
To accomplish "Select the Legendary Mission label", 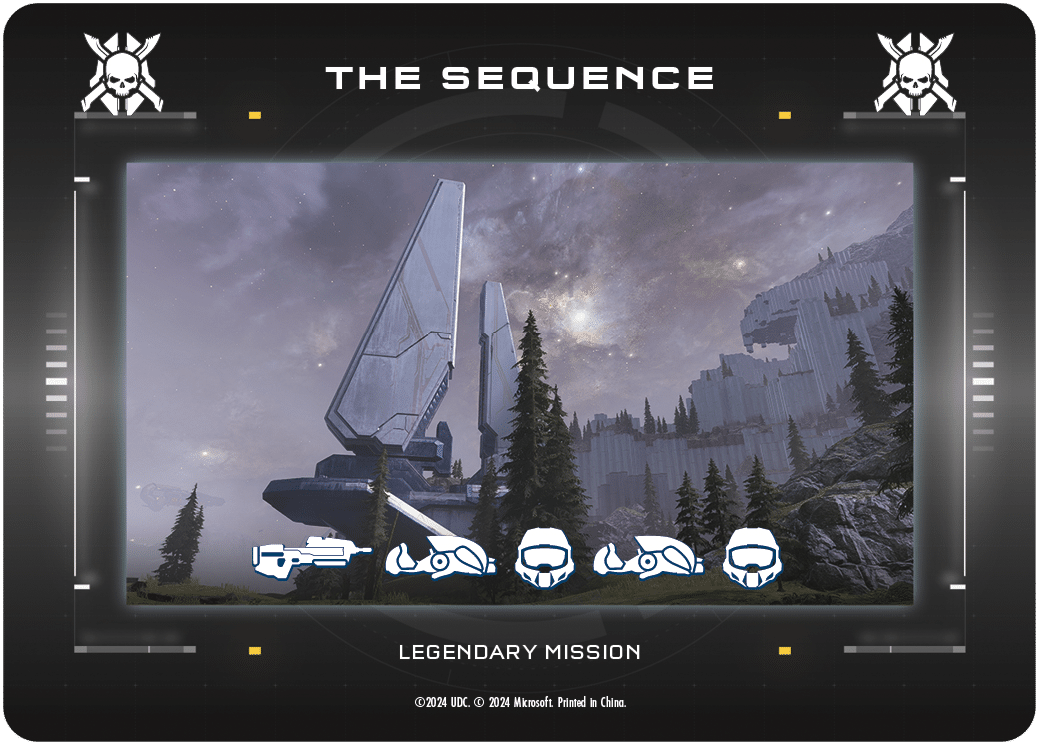I will [519, 653].
